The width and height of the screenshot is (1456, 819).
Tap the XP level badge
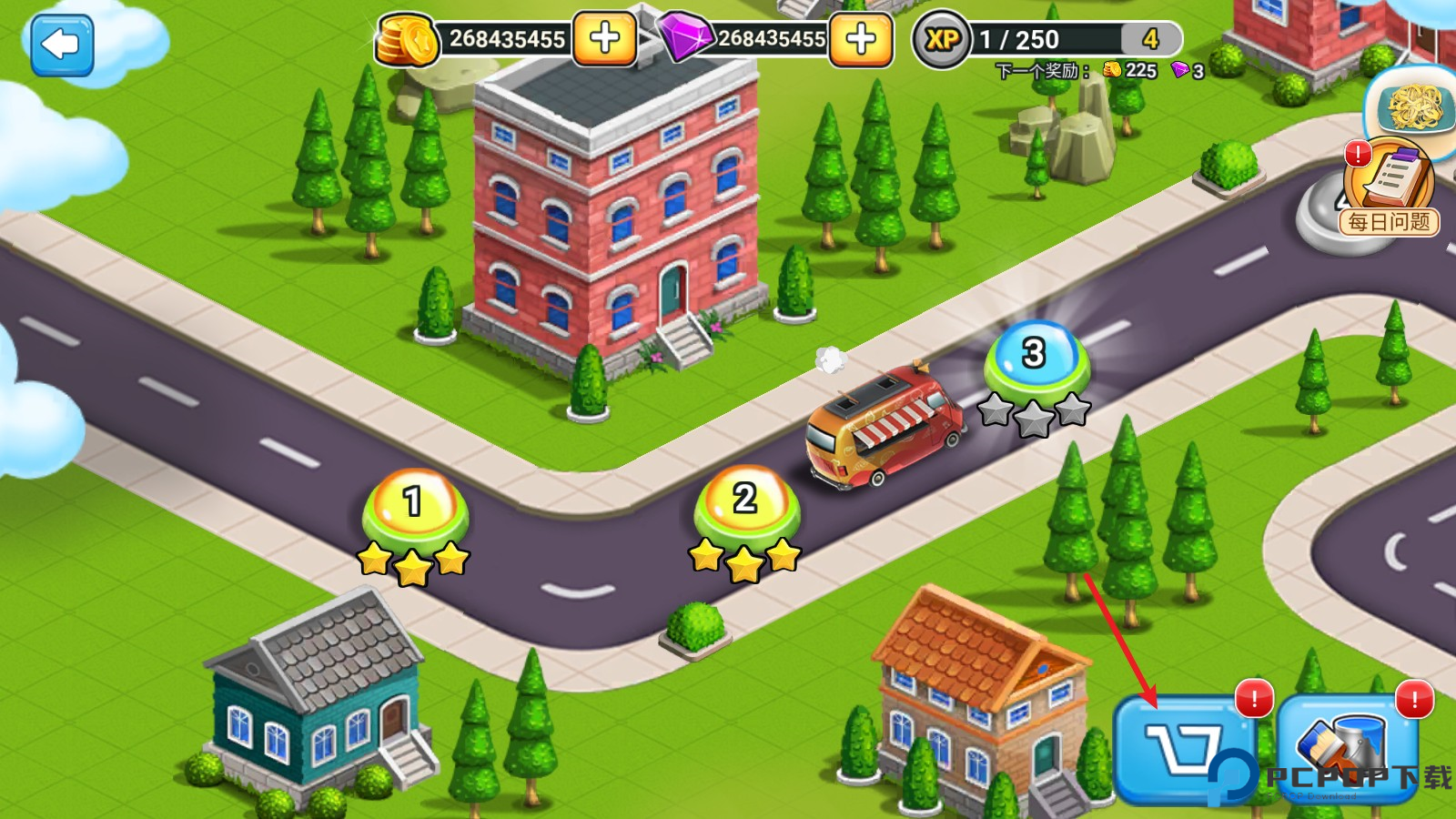coord(941,39)
